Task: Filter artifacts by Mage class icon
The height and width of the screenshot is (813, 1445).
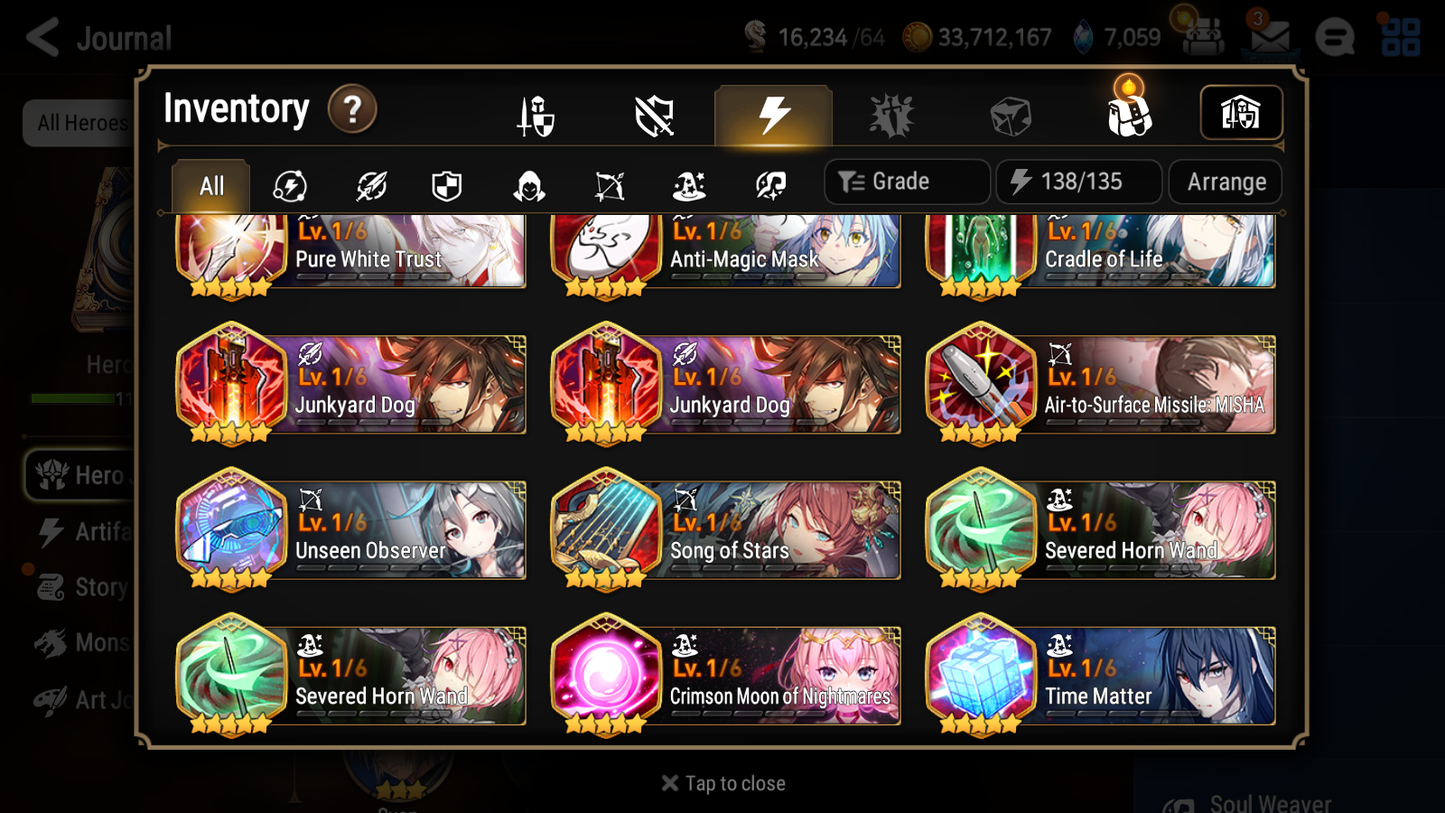Action: [x=688, y=182]
